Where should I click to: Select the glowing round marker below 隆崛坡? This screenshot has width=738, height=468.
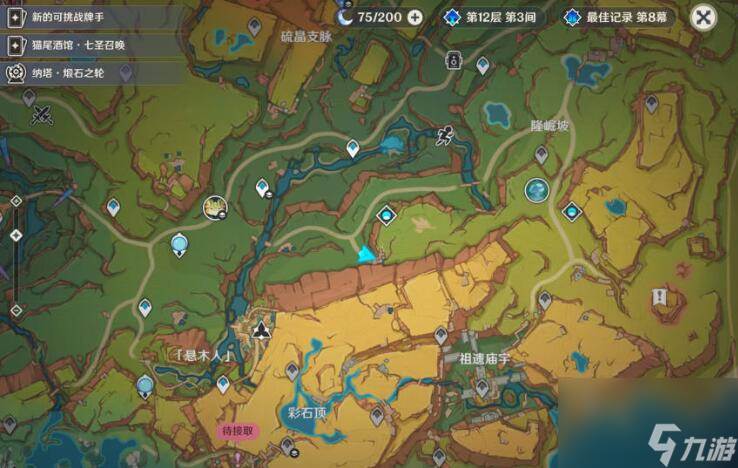[x=537, y=189]
